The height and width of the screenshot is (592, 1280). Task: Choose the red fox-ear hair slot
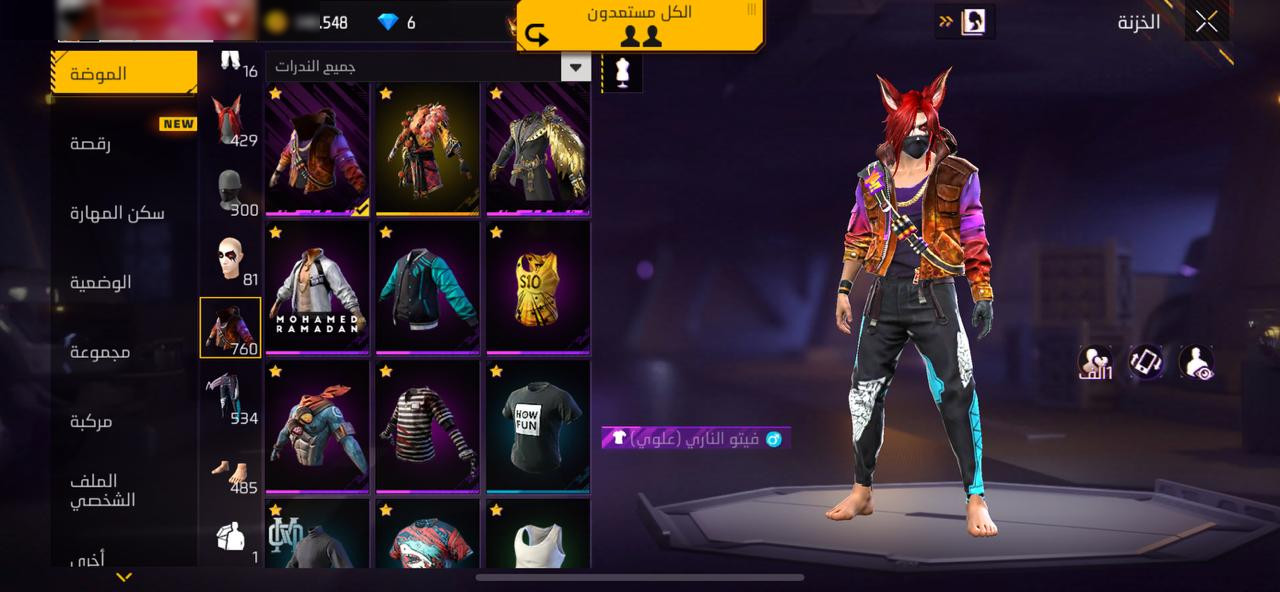[230, 121]
